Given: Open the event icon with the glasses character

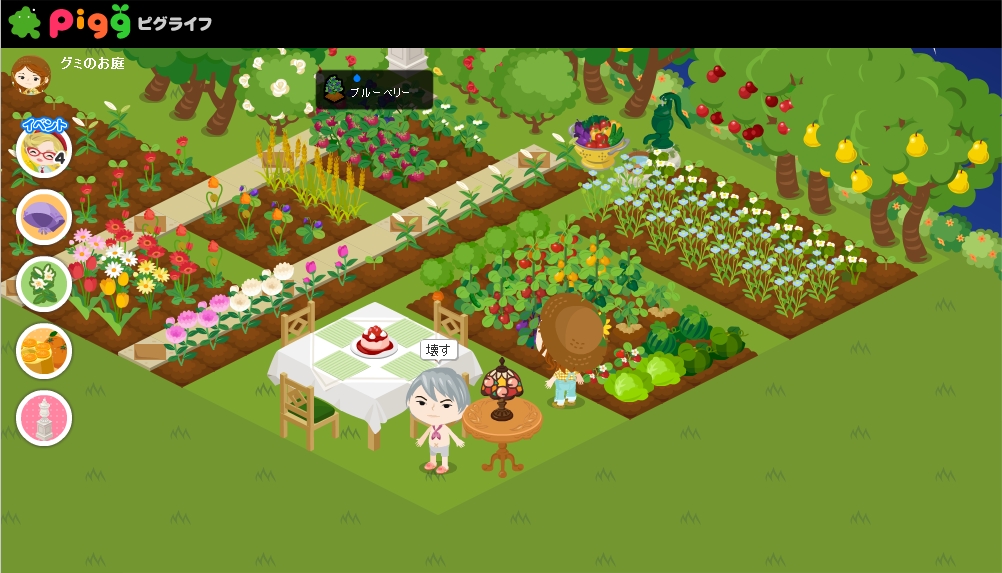Looking at the screenshot, I should tap(44, 150).
